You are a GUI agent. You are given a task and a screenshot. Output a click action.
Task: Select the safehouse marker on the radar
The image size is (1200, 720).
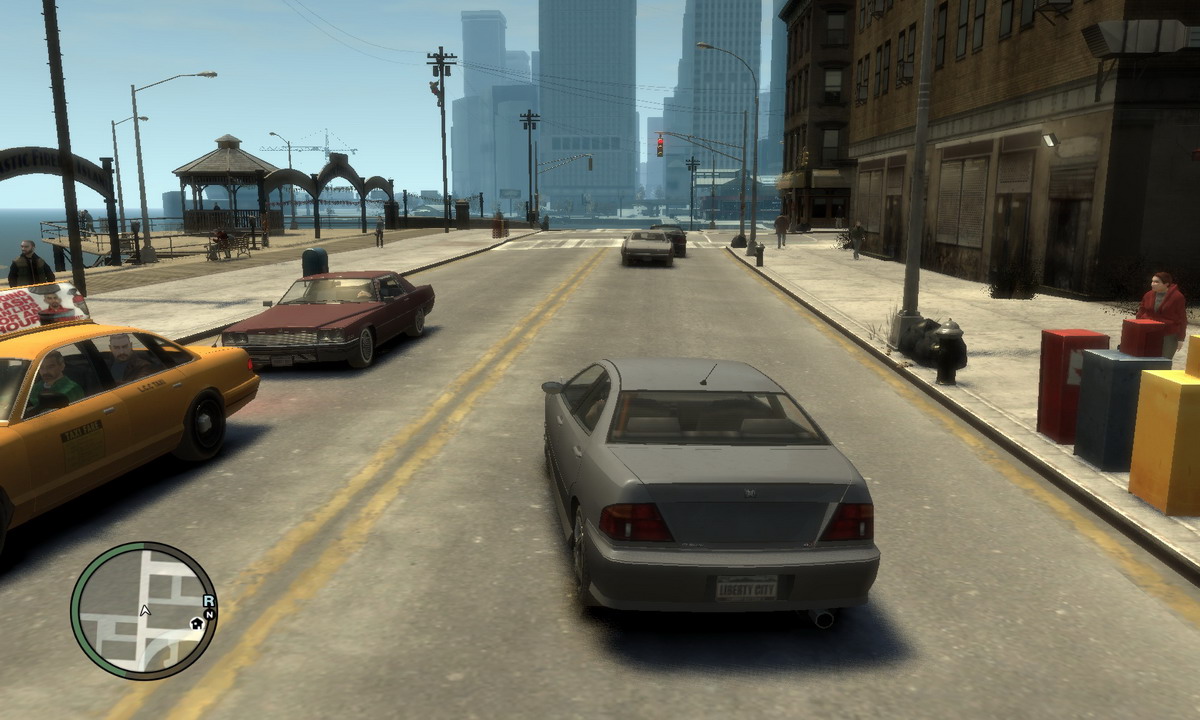coord(197,623)
